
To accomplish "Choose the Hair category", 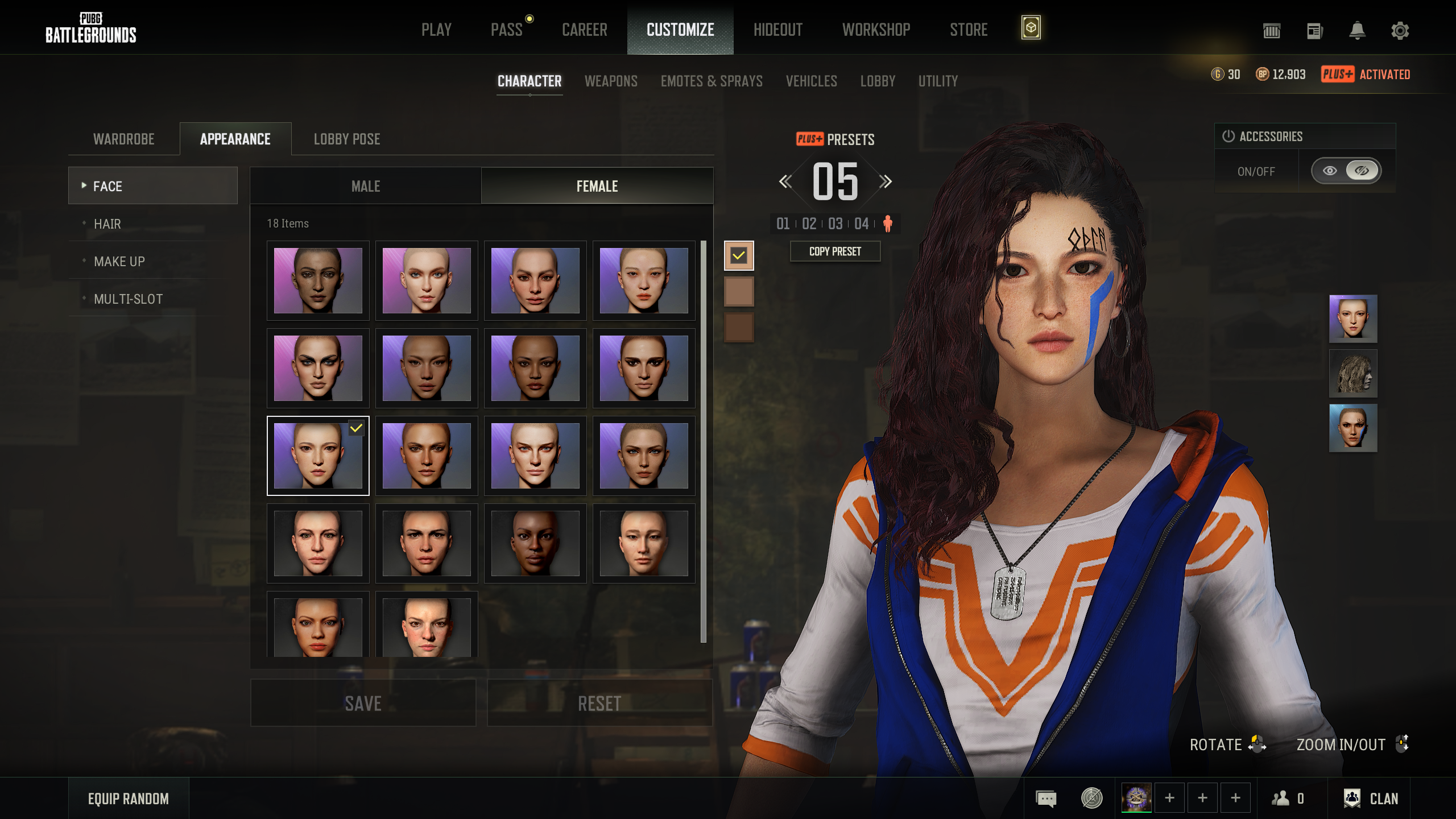I will (107, 224).
